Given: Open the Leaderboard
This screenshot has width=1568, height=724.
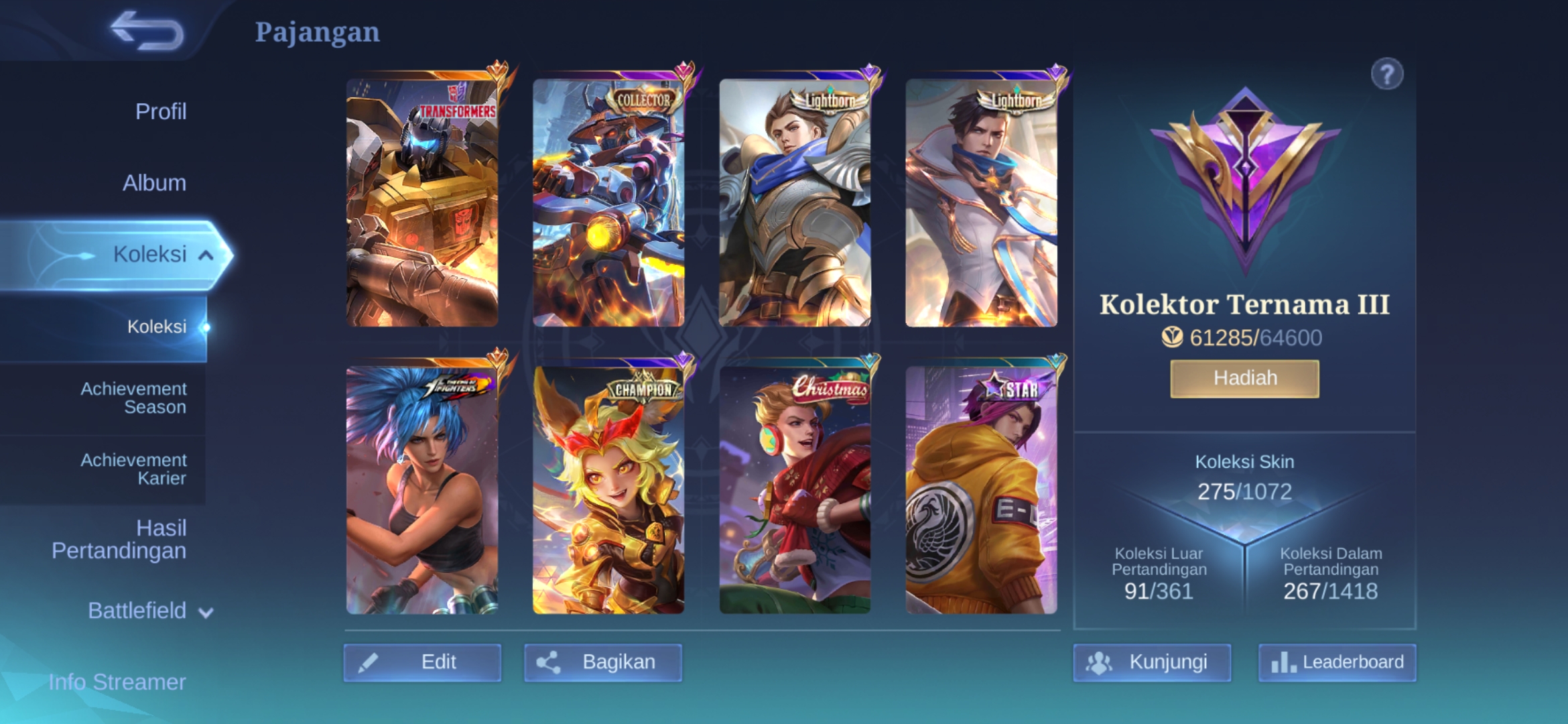Looking at the screenshot, I should (1337, 662).
